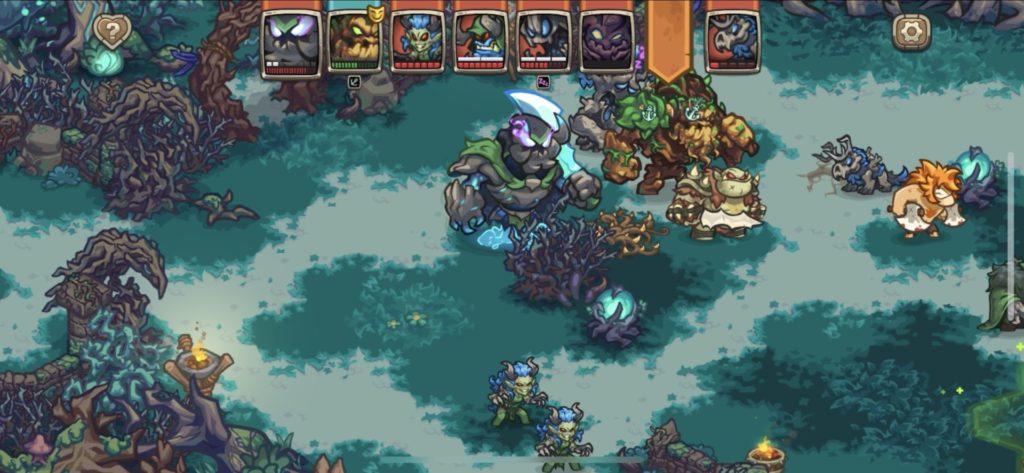This screenshot has height=473, width=1024.
Task: Open the settings gear menu
Action: point(911,32)
